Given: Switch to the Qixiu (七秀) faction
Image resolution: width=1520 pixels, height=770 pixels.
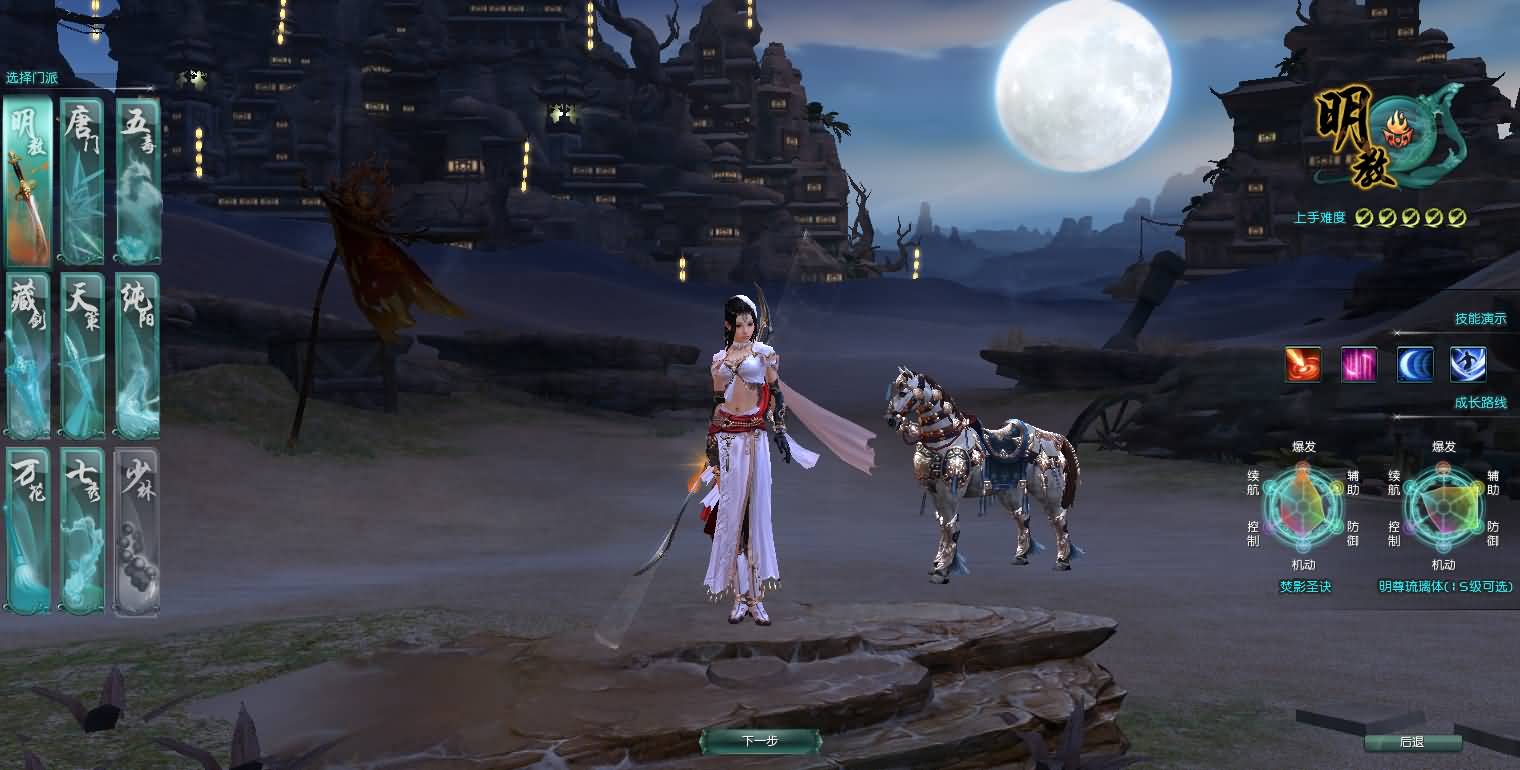Looking at the screenshot, I should click(81, 530).
